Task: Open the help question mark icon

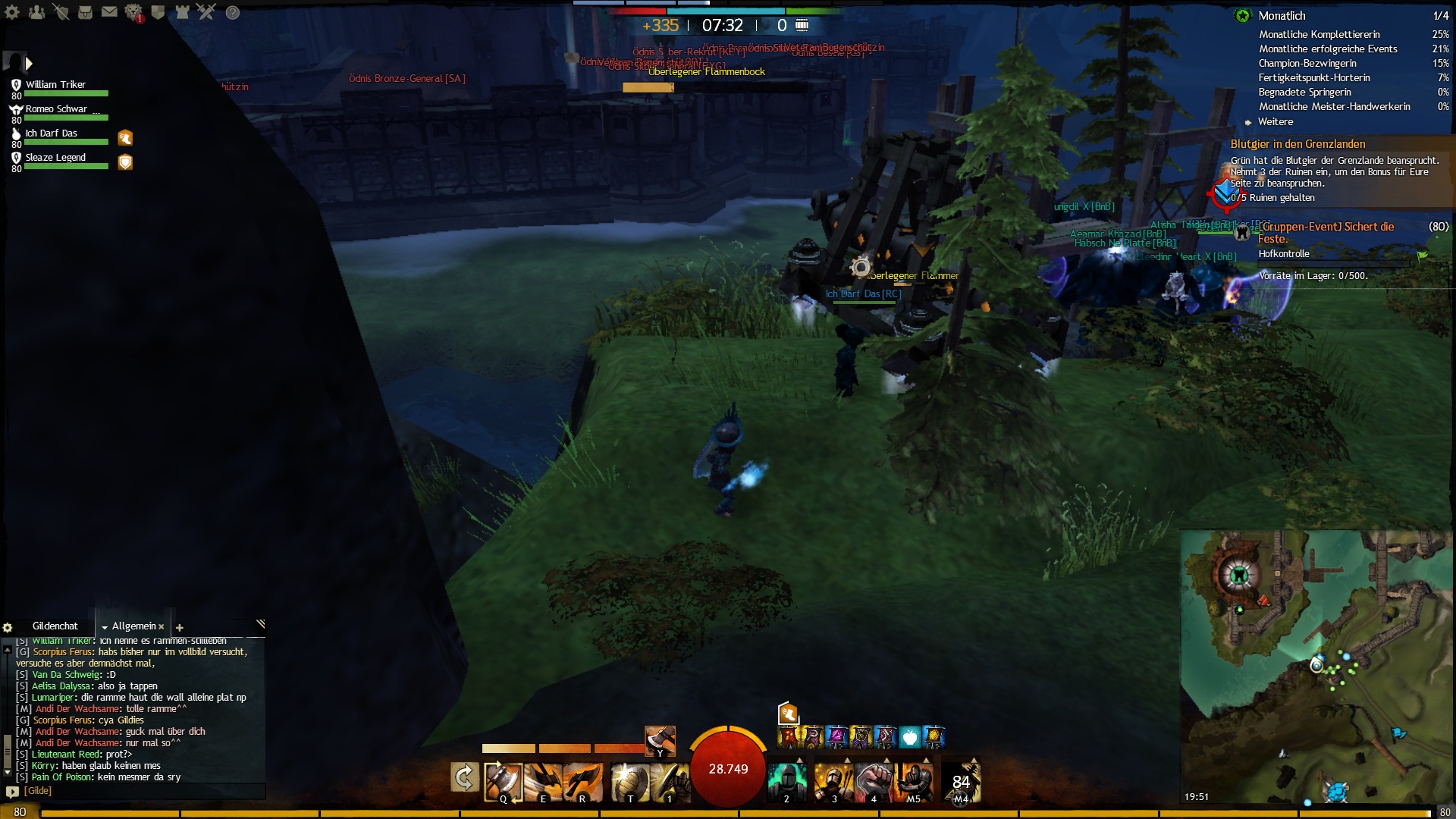Action: pos(233,12)
